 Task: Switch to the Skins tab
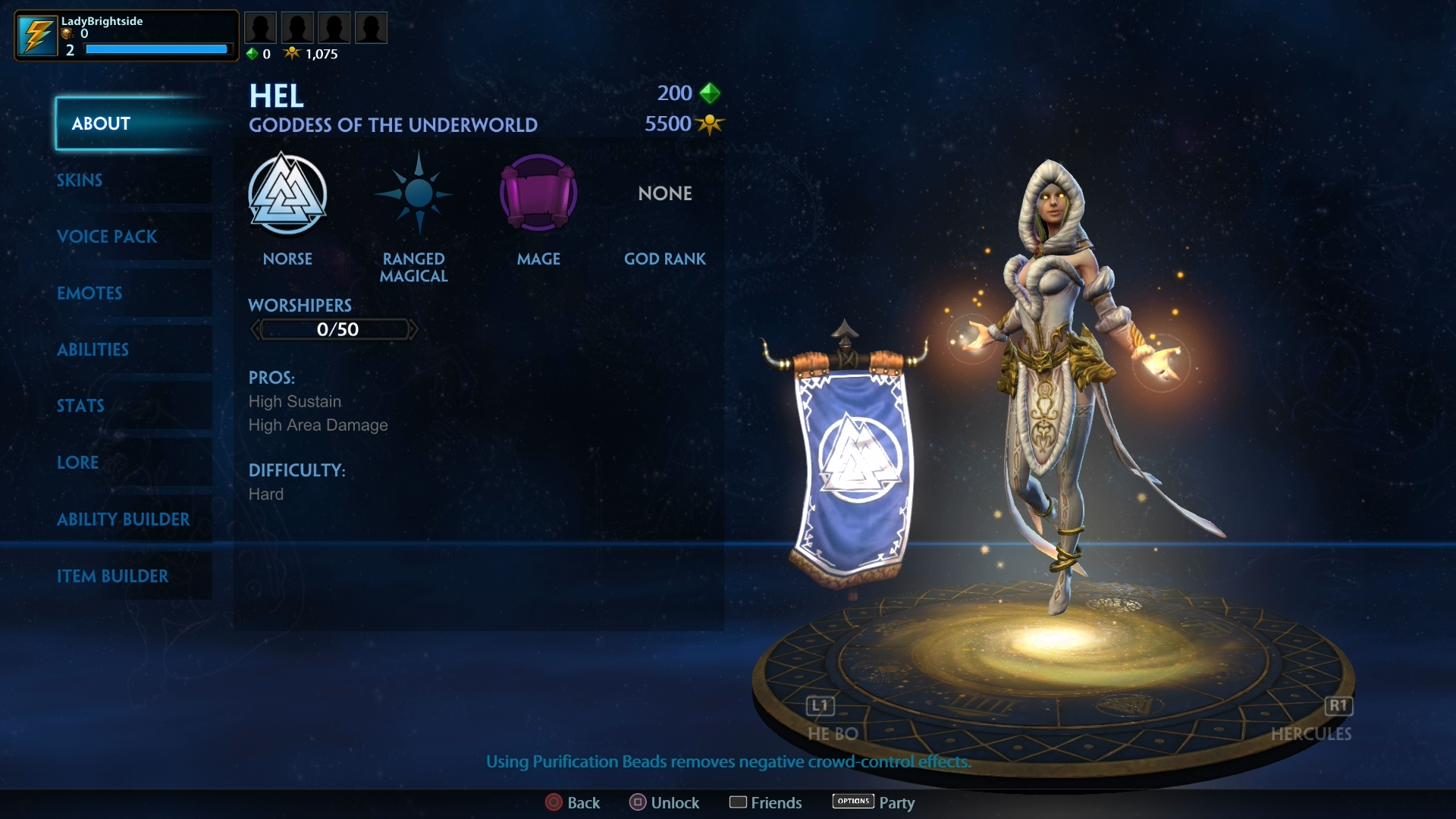(x=80, y=180)
